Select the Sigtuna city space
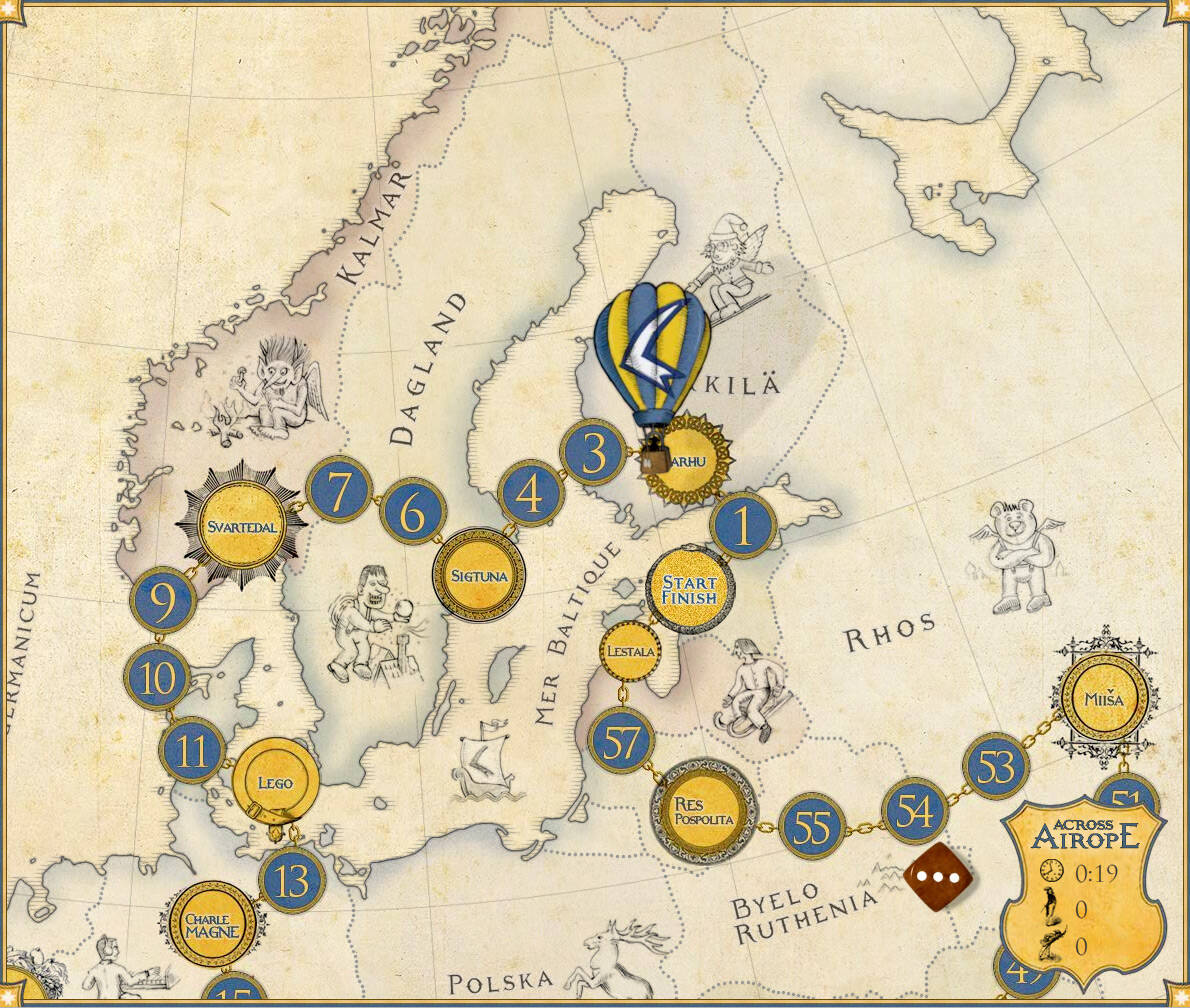 coord(479,576)
